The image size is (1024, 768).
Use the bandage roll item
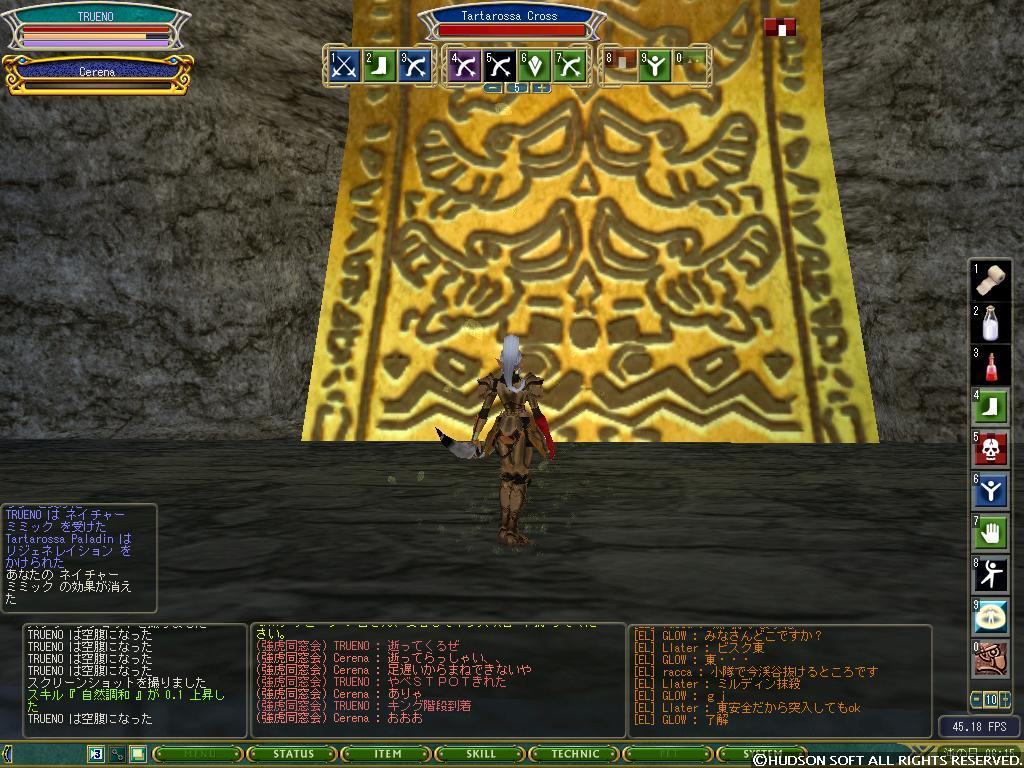[991, 281]
